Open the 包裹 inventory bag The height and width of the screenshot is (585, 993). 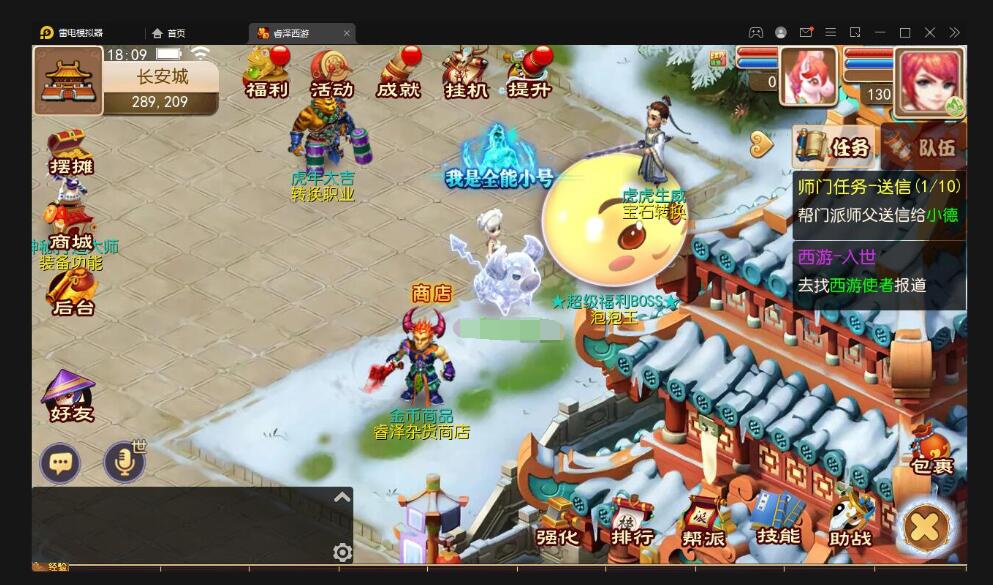click(932, 450)
